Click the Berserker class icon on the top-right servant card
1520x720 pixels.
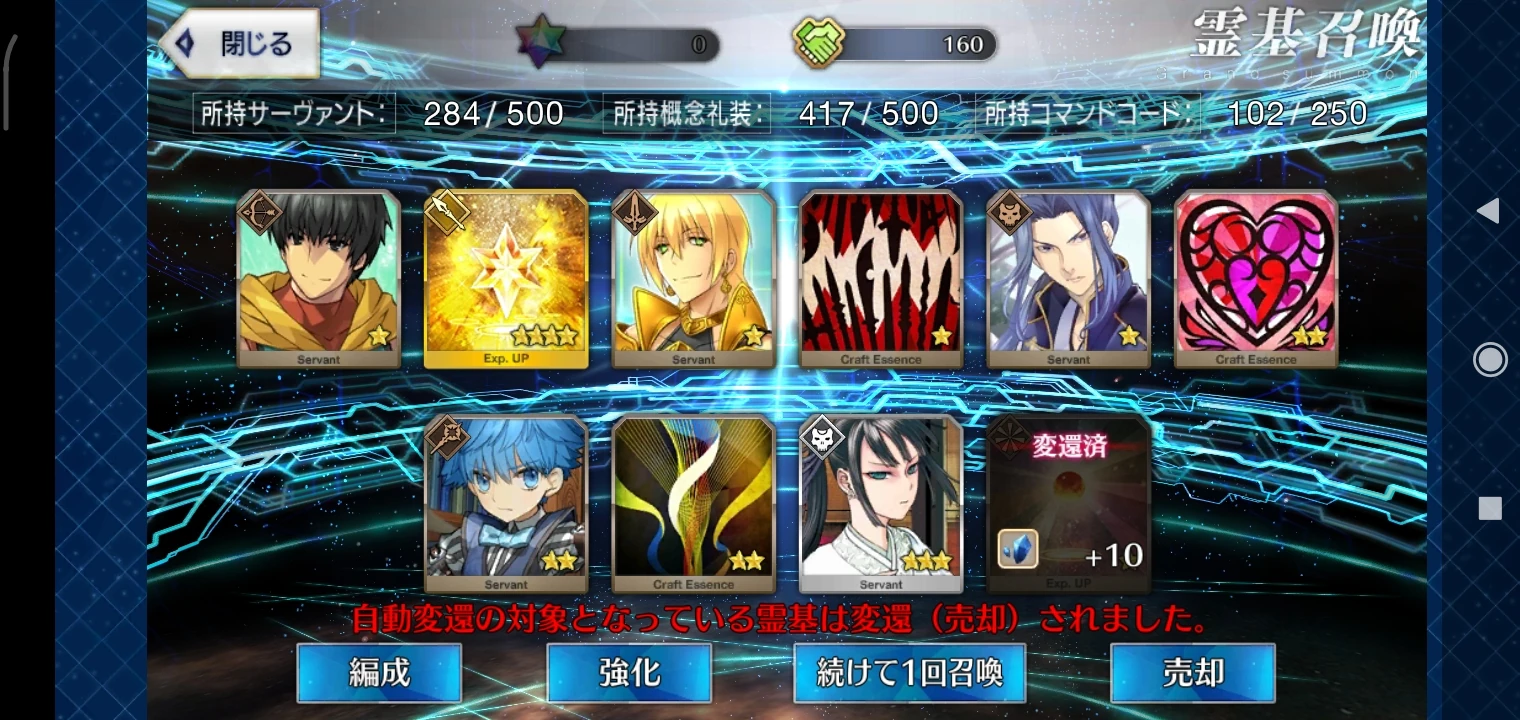[1012, 211]
